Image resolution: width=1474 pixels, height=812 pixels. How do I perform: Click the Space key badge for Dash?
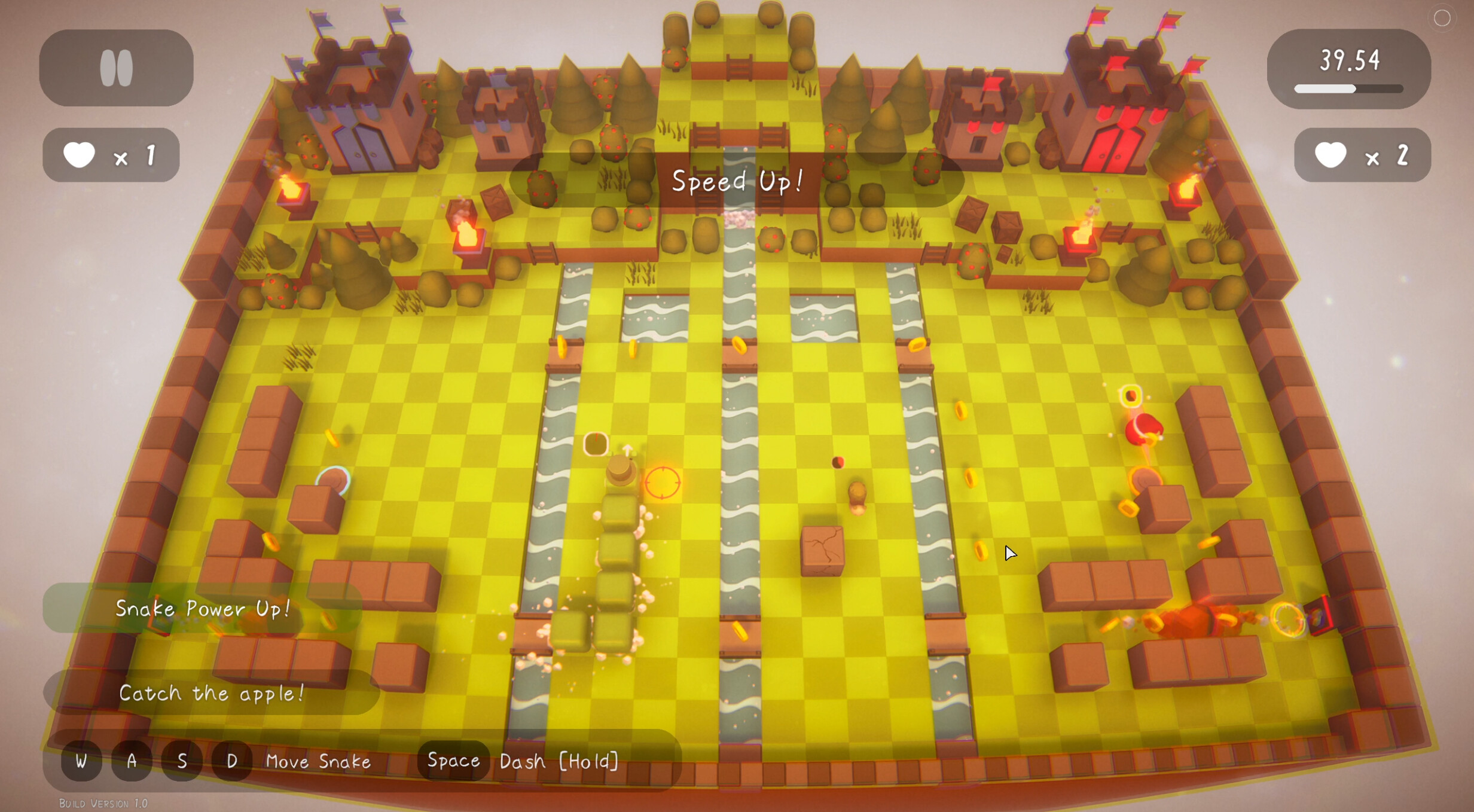(x=453, y=761)
